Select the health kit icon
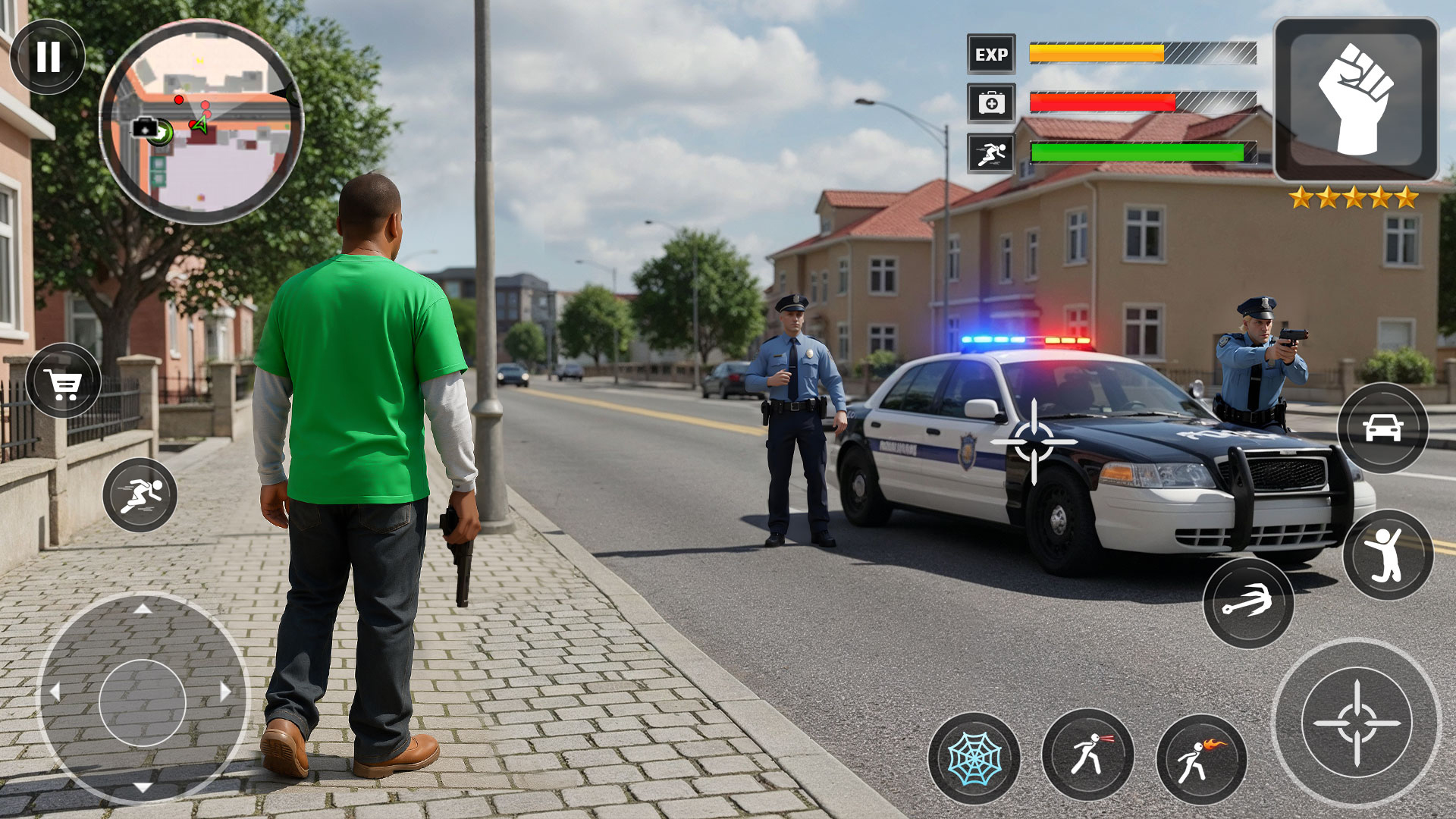Screen dimensions: 1456x819 [991, 104]
